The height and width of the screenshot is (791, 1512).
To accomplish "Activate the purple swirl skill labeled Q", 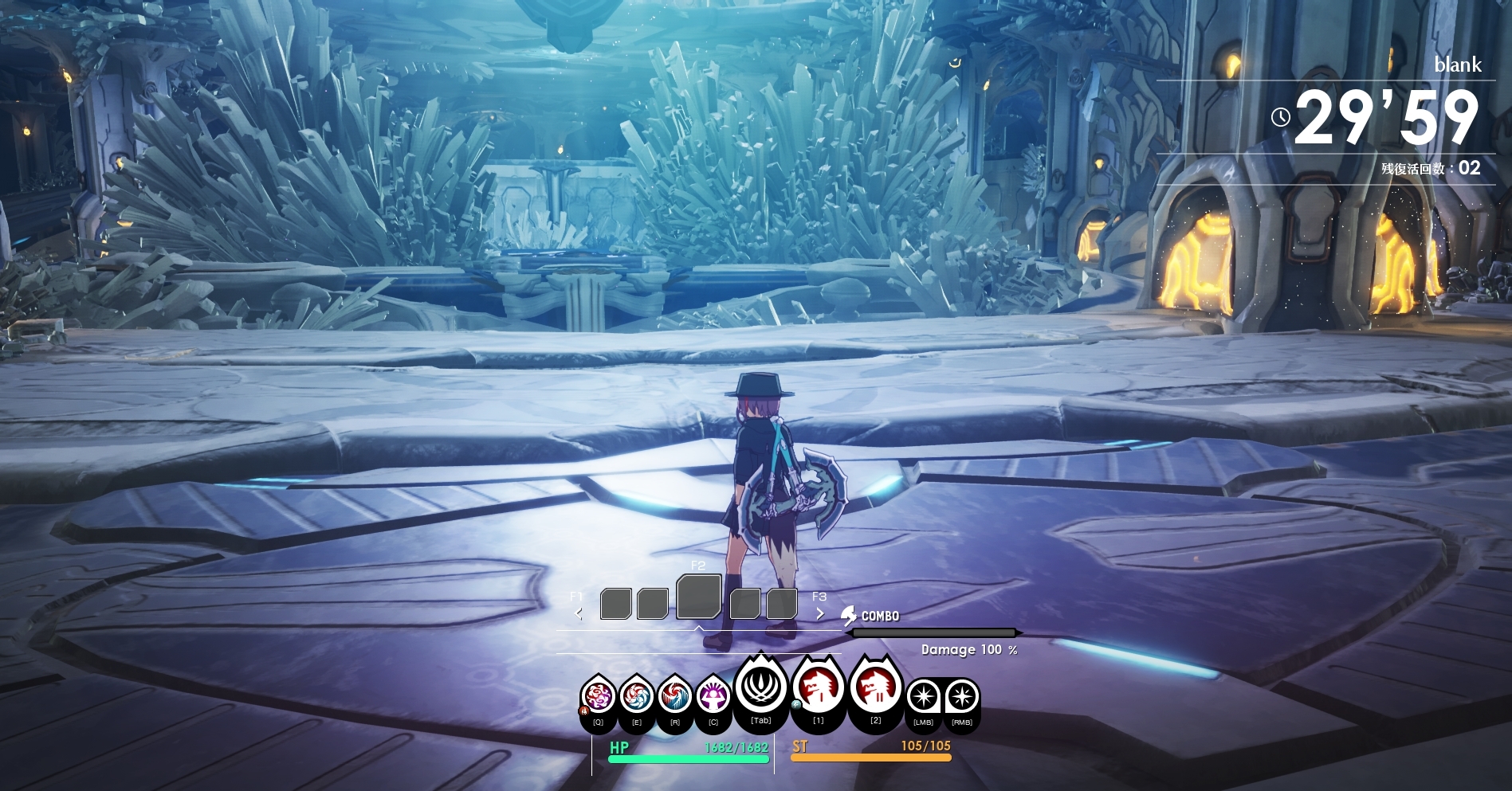I will [x=598, y=697].
